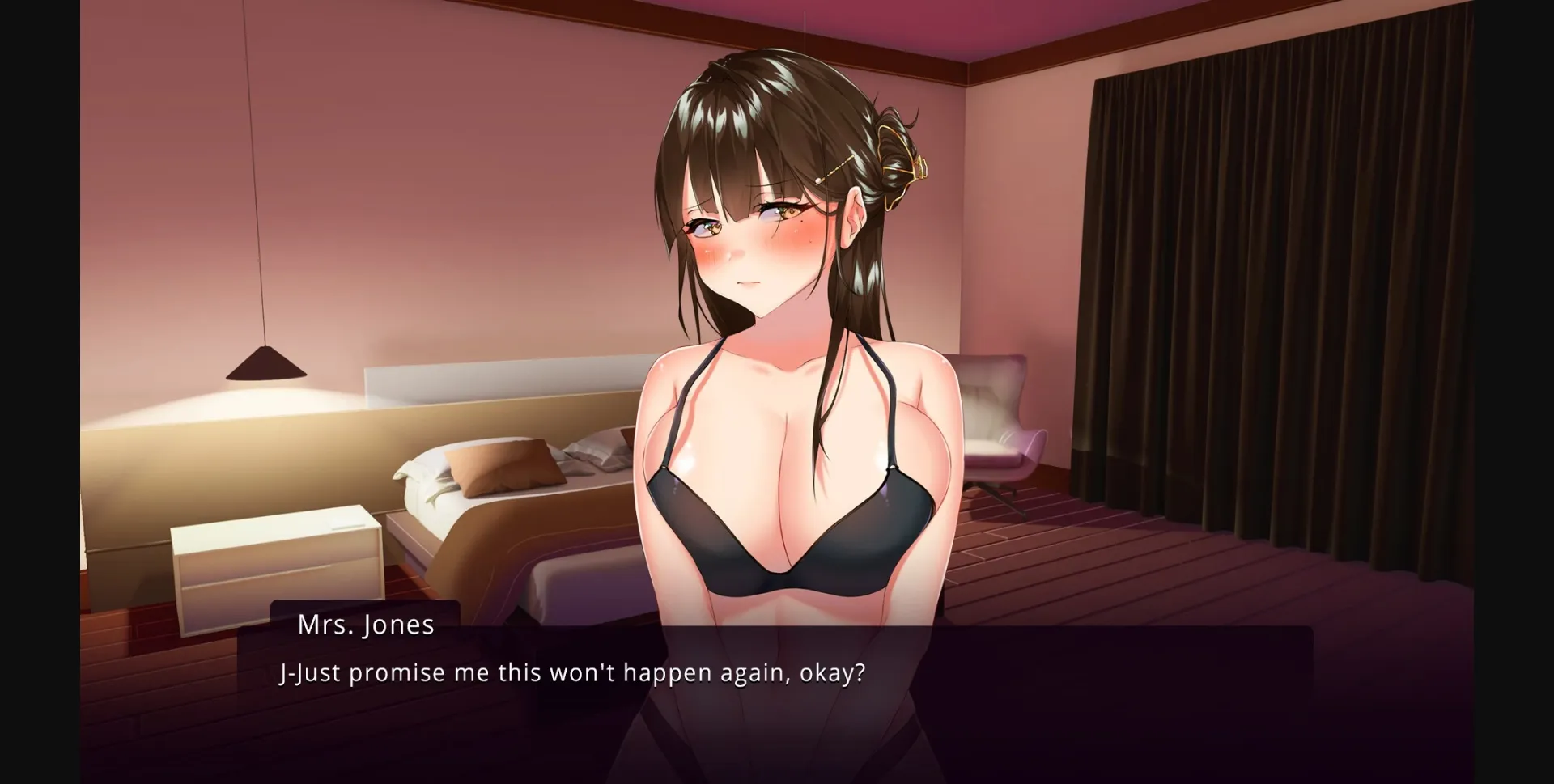Select the Mrs. Jones nameplate

(366, 624)
